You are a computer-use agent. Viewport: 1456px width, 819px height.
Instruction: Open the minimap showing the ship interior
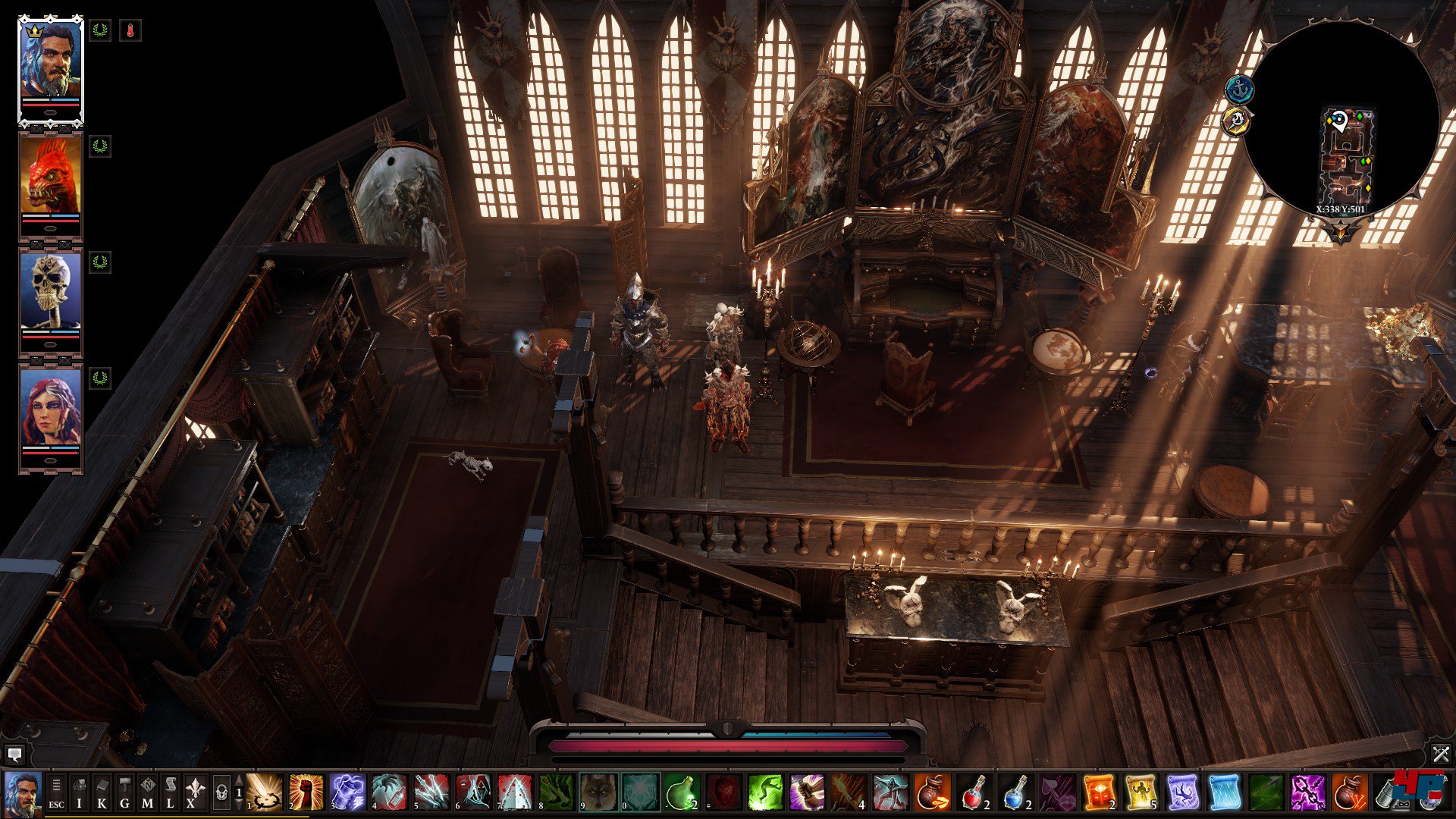(x=1341, y=121)
